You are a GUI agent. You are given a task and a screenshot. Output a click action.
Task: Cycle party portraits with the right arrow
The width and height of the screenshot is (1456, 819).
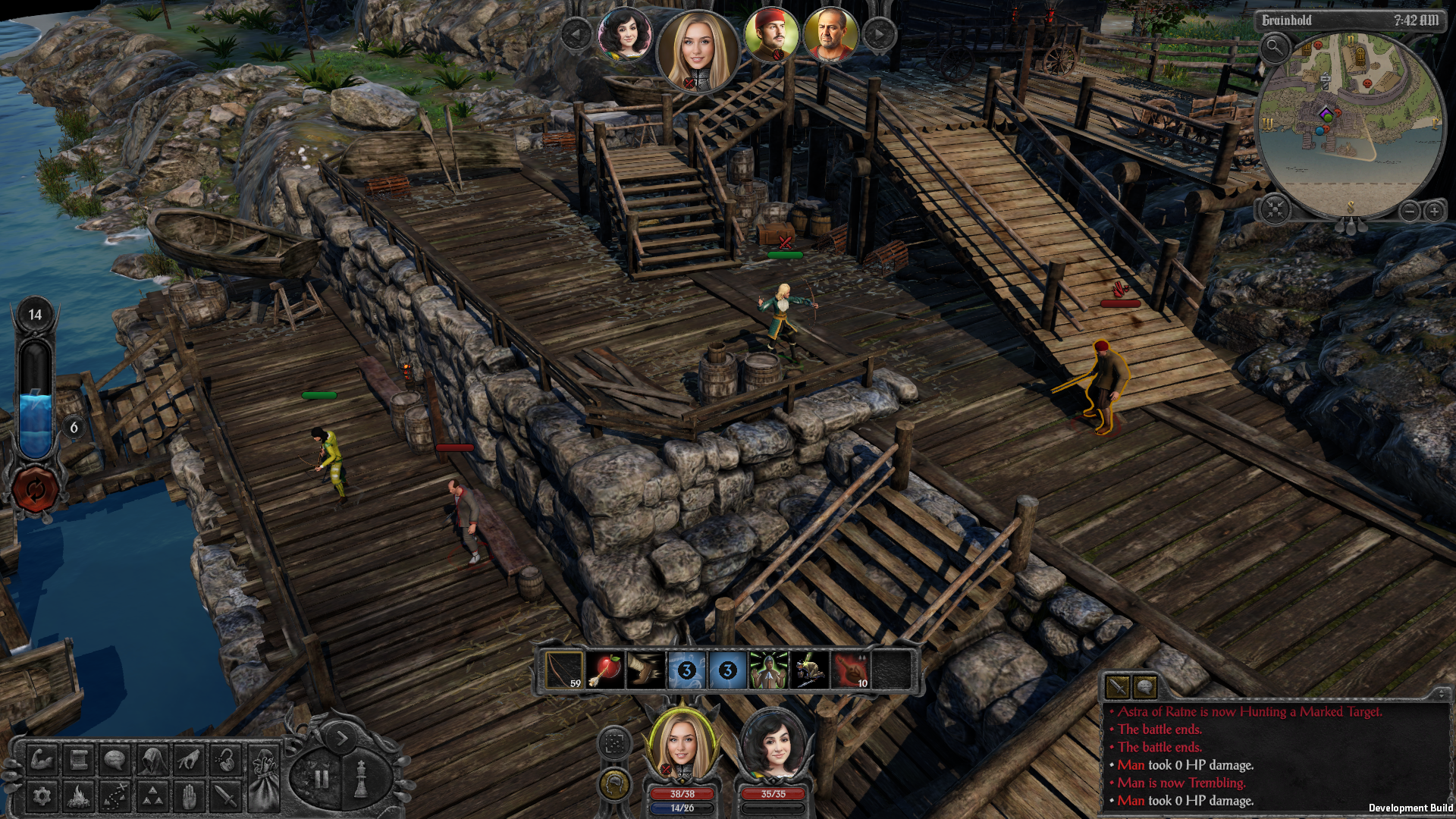878,34
